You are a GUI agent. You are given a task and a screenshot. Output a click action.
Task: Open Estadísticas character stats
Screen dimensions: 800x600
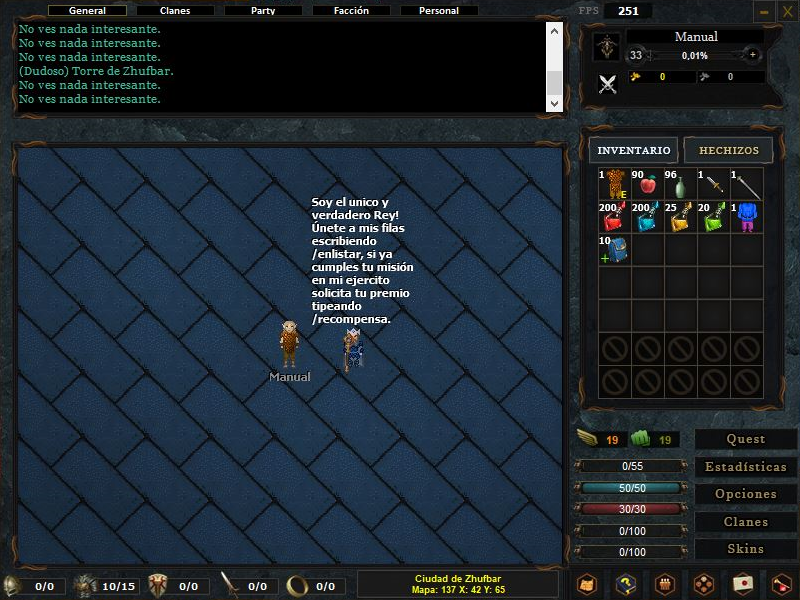click(x=746, y=467)
